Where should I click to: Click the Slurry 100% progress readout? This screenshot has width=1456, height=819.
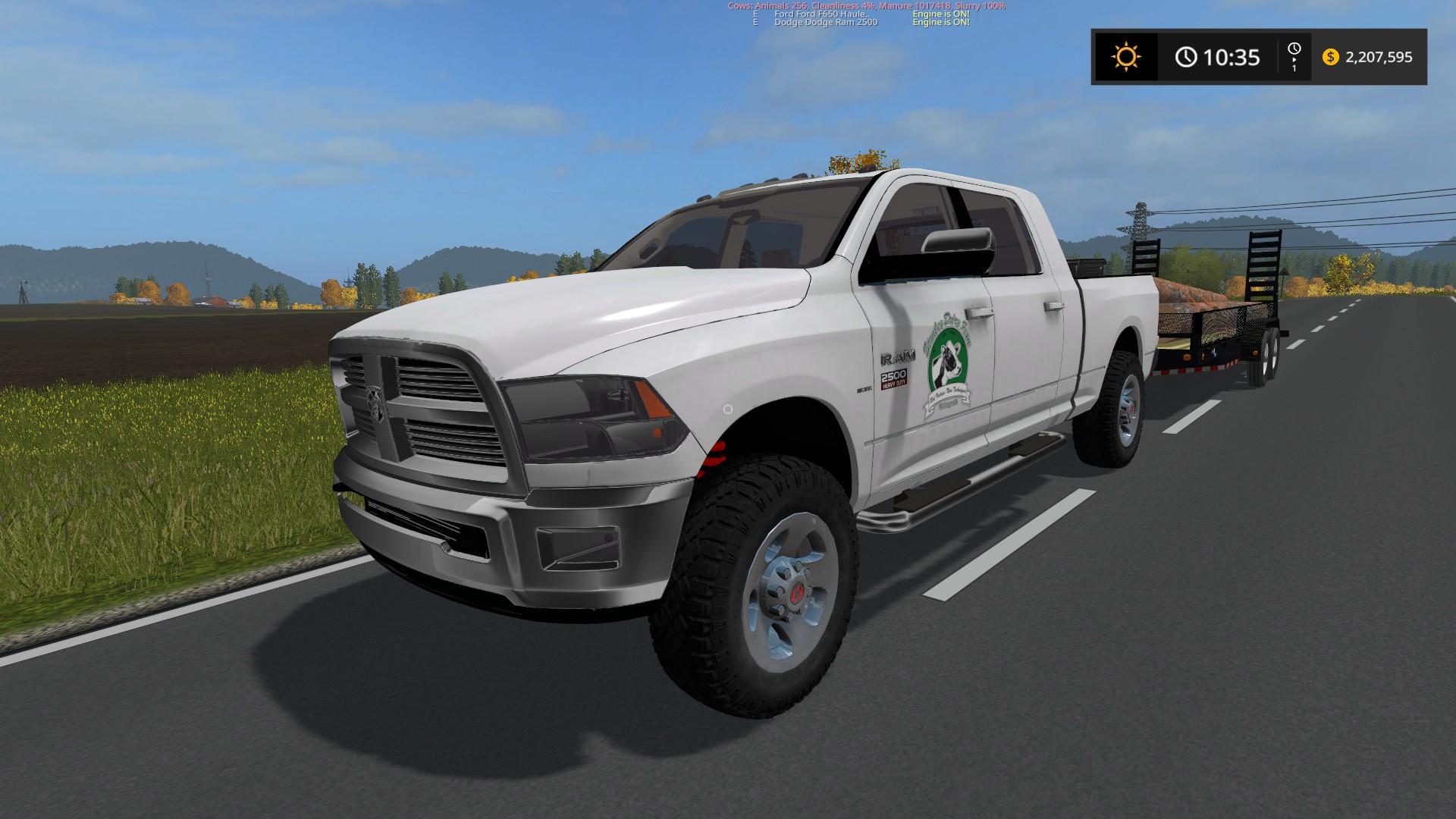(982, 6)
